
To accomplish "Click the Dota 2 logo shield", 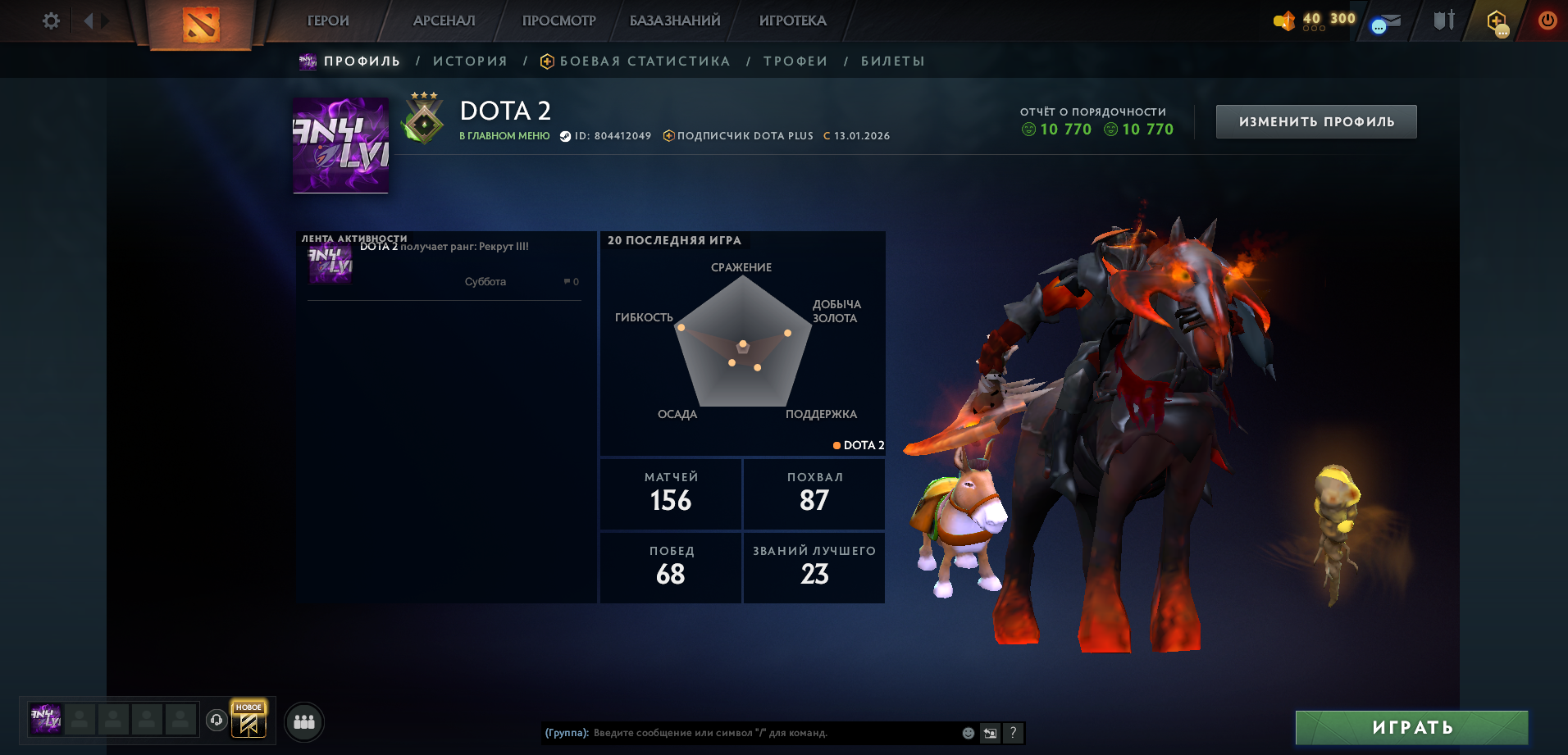I will 200,20.
